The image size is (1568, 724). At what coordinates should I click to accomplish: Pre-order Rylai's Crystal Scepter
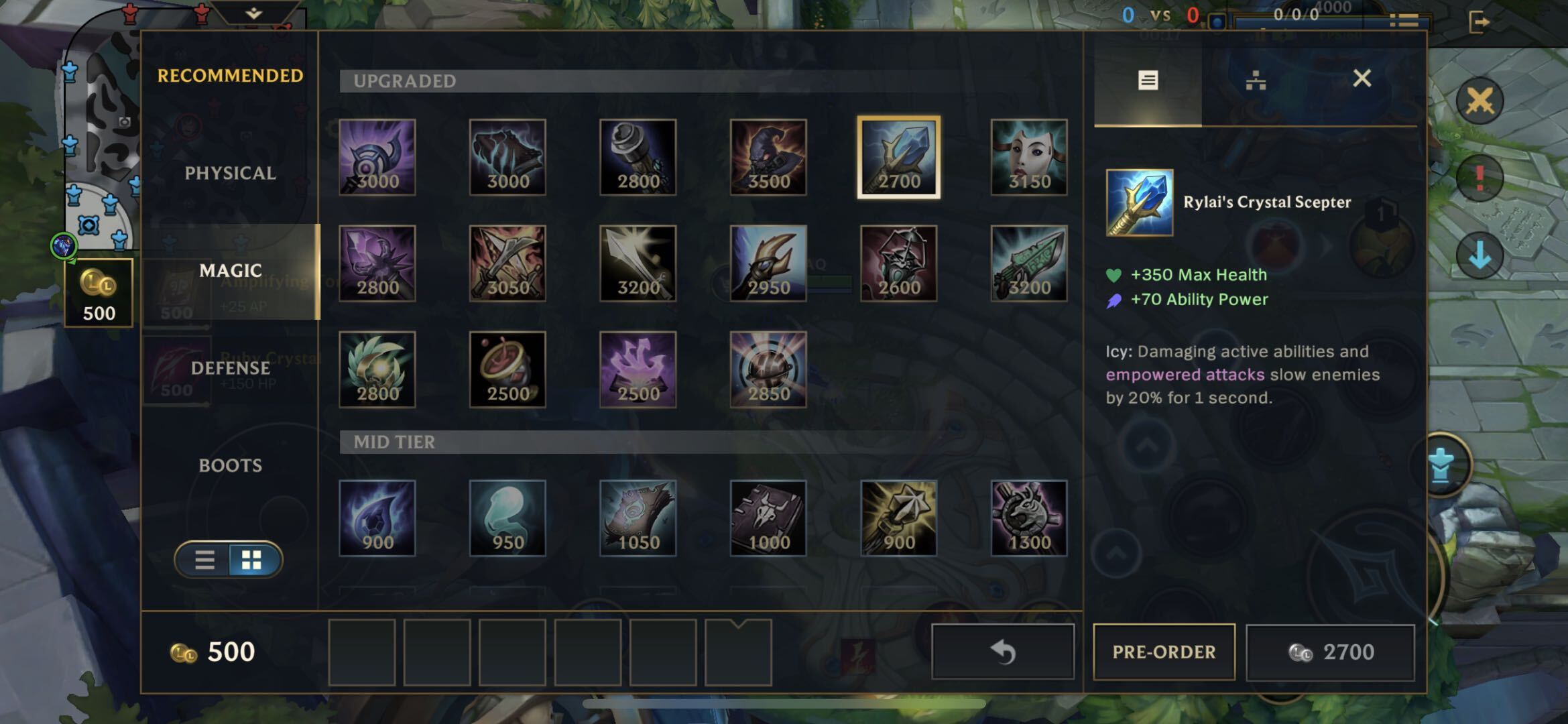[1164, 652]
